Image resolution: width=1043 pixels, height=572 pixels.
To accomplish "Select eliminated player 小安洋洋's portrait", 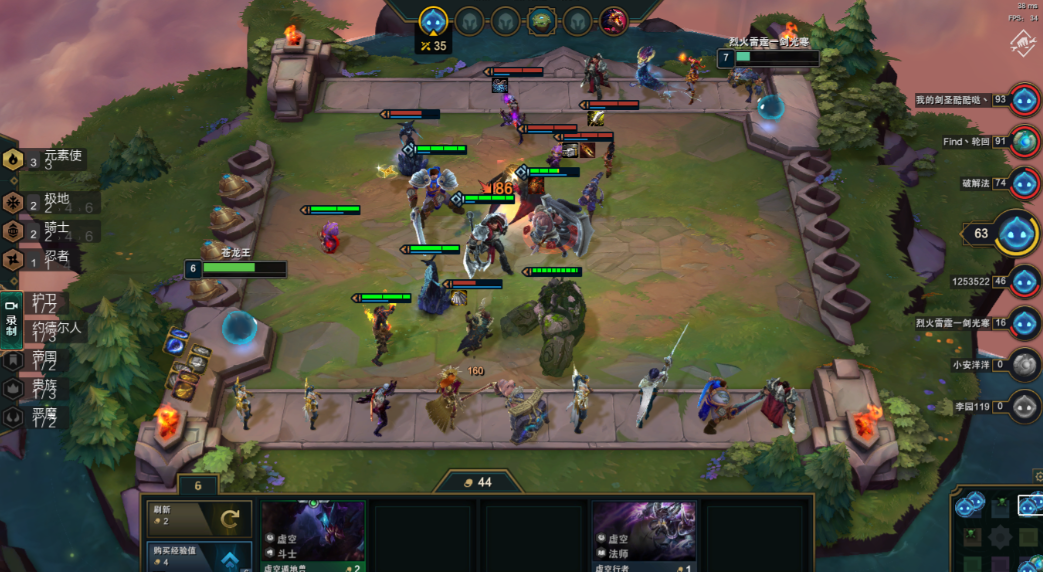I will [1023, 365].
